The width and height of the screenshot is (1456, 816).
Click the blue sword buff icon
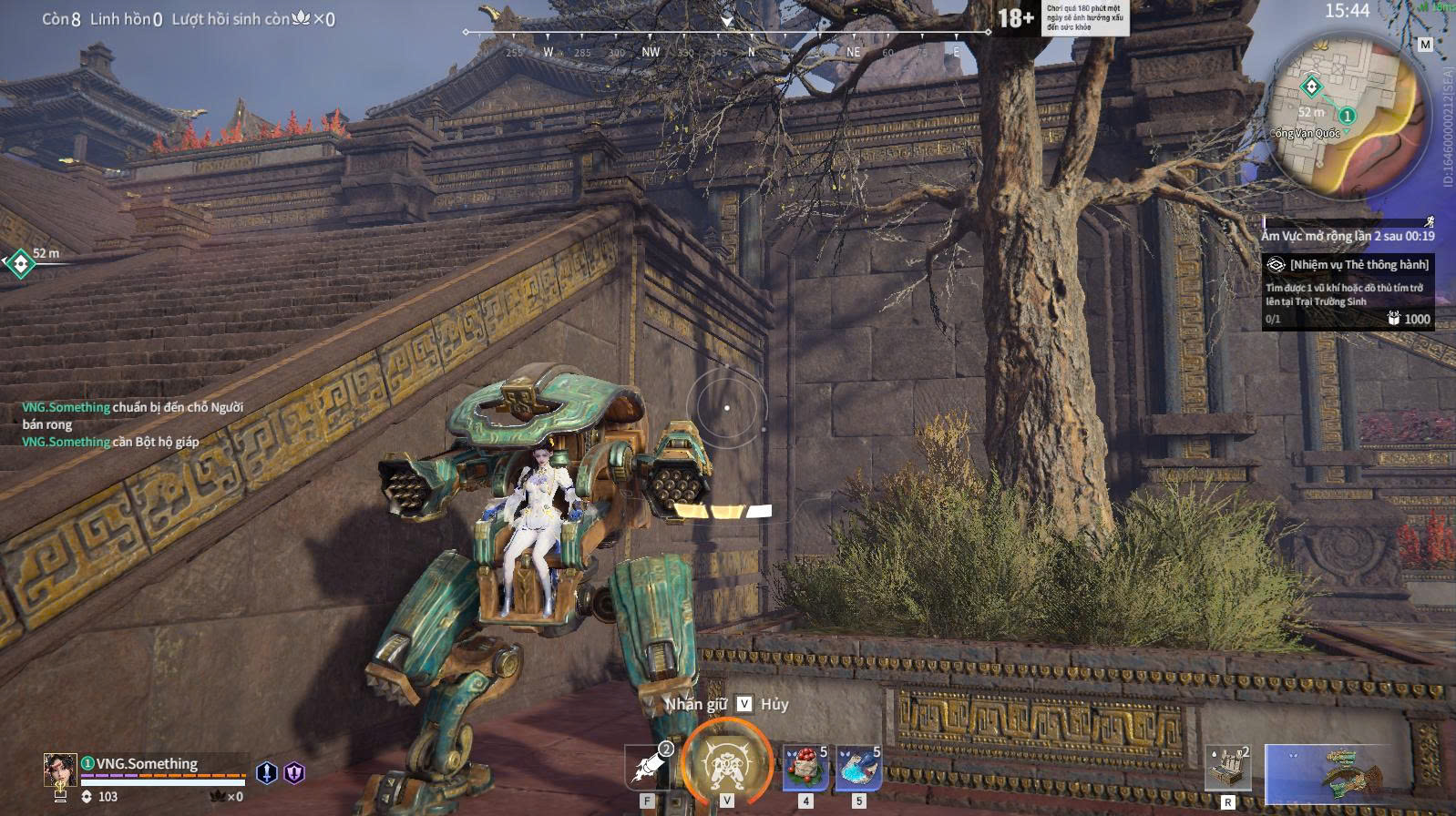pos(266,773)
